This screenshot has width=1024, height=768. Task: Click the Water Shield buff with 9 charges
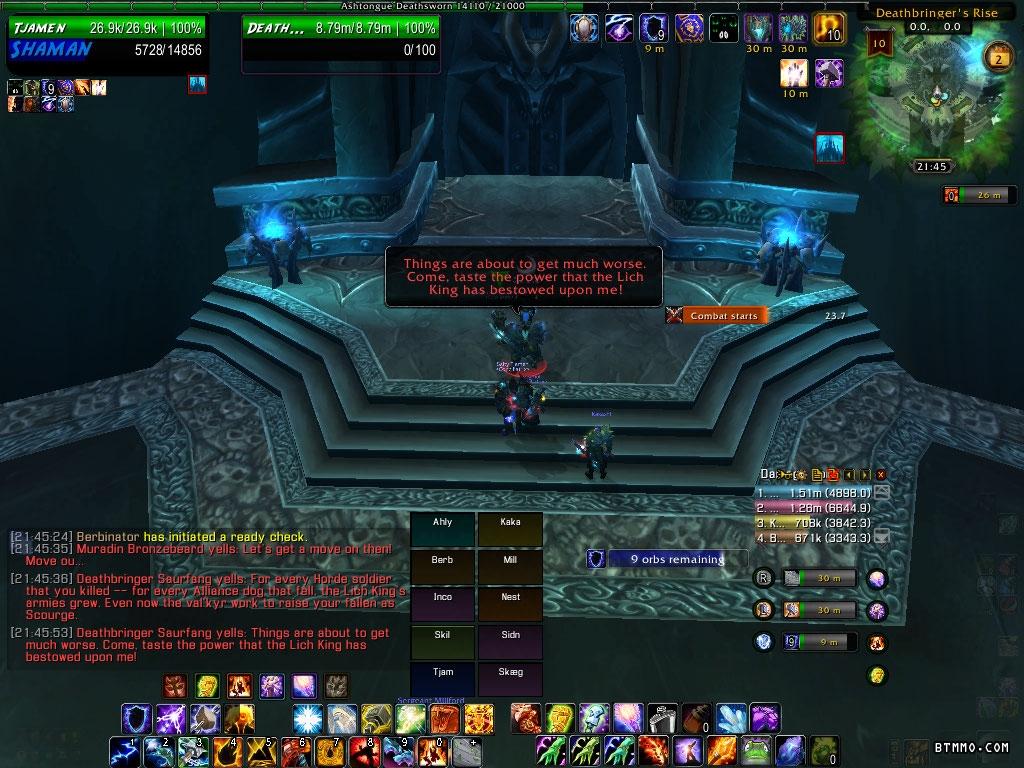[653, 28]
